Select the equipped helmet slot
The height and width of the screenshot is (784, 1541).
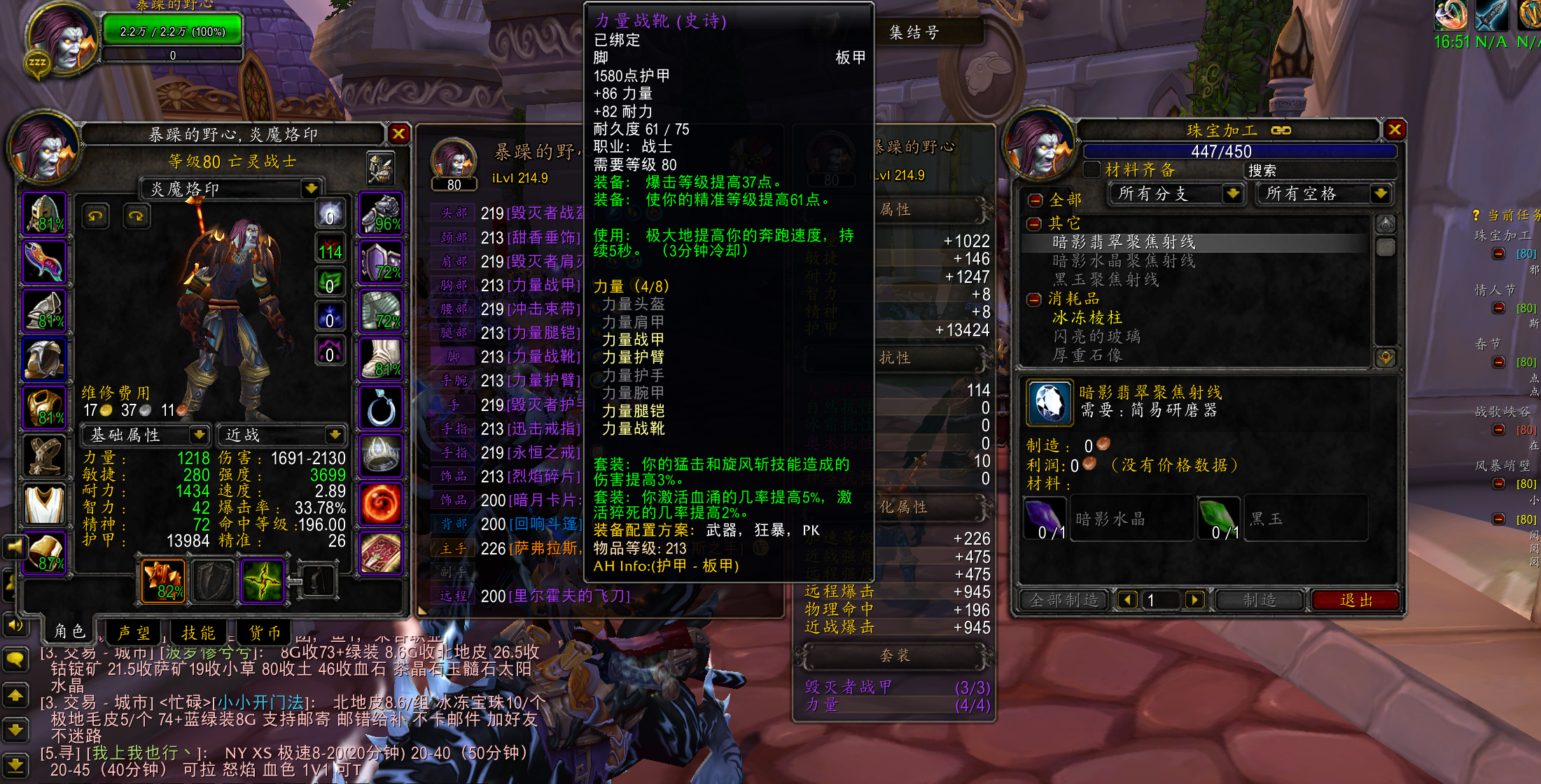point(45,213)
